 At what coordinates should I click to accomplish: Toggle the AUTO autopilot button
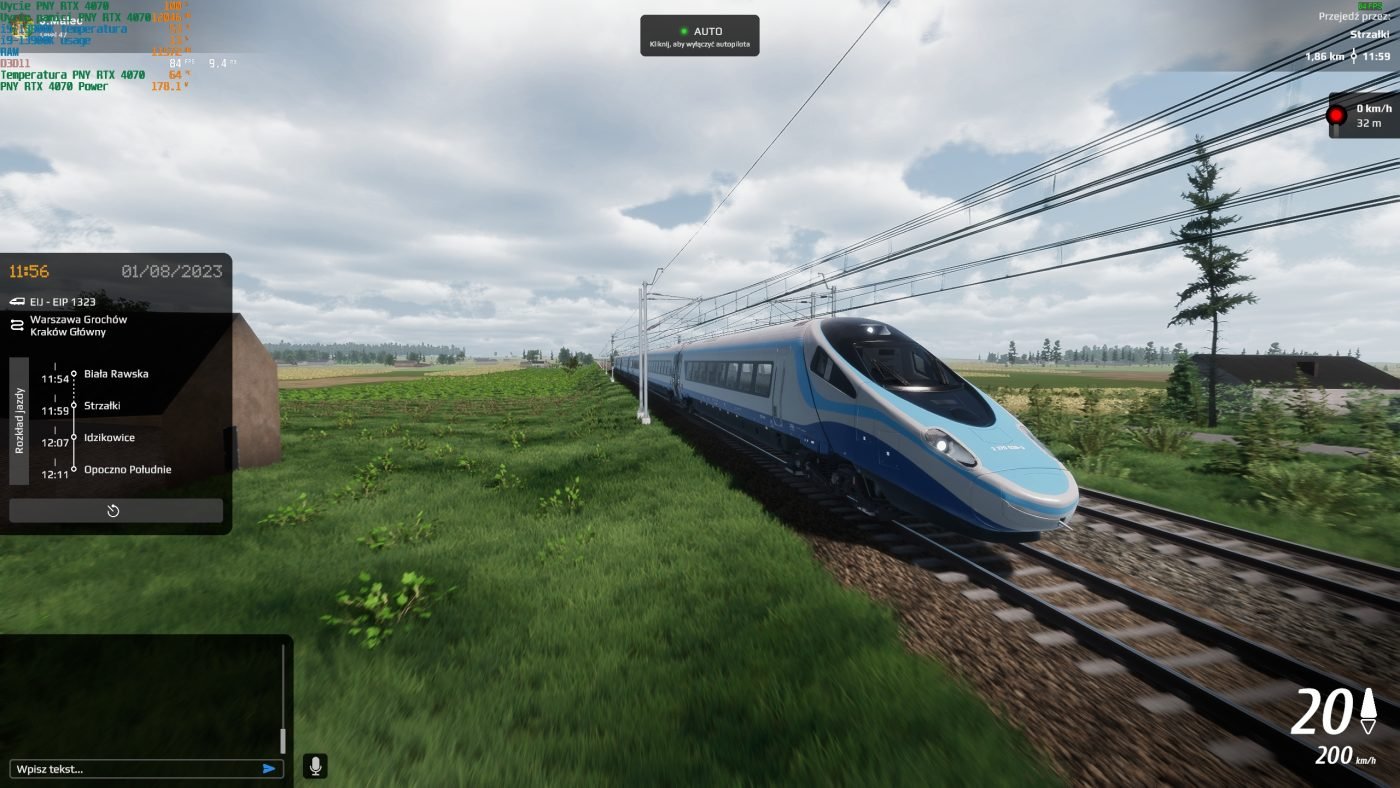click(x=699, y=36)
